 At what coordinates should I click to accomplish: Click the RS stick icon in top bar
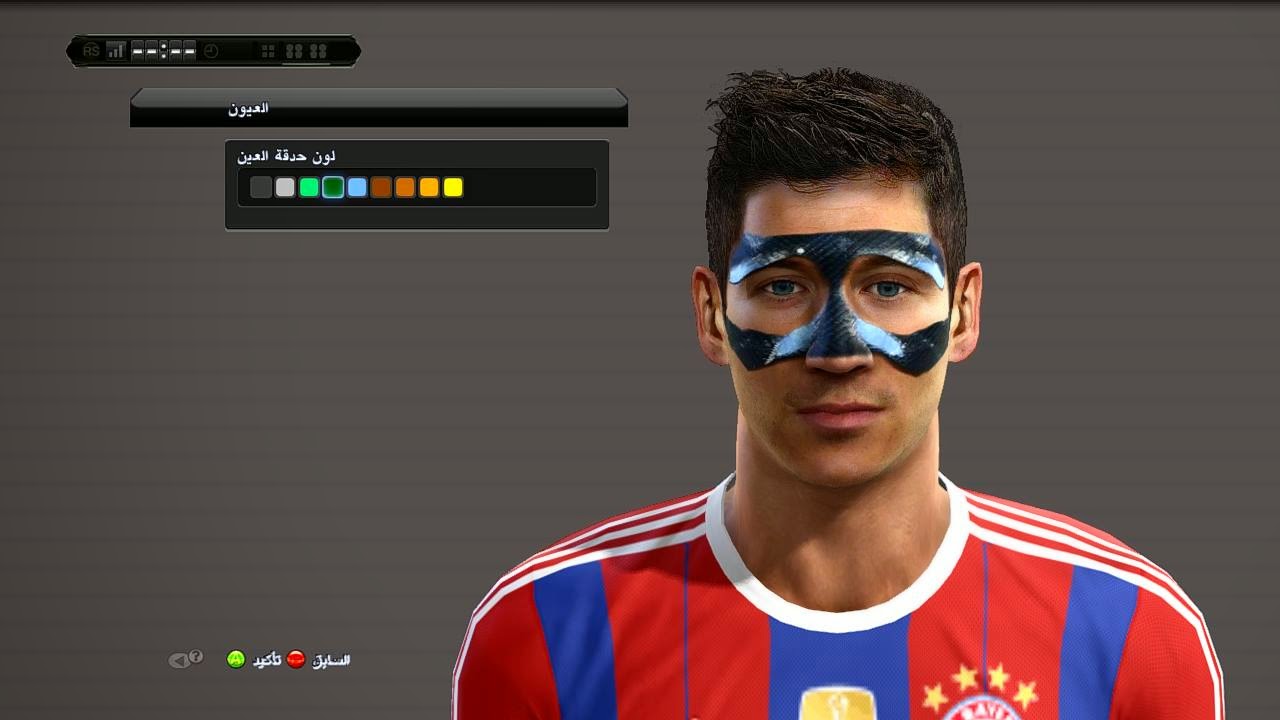(90, 50)
